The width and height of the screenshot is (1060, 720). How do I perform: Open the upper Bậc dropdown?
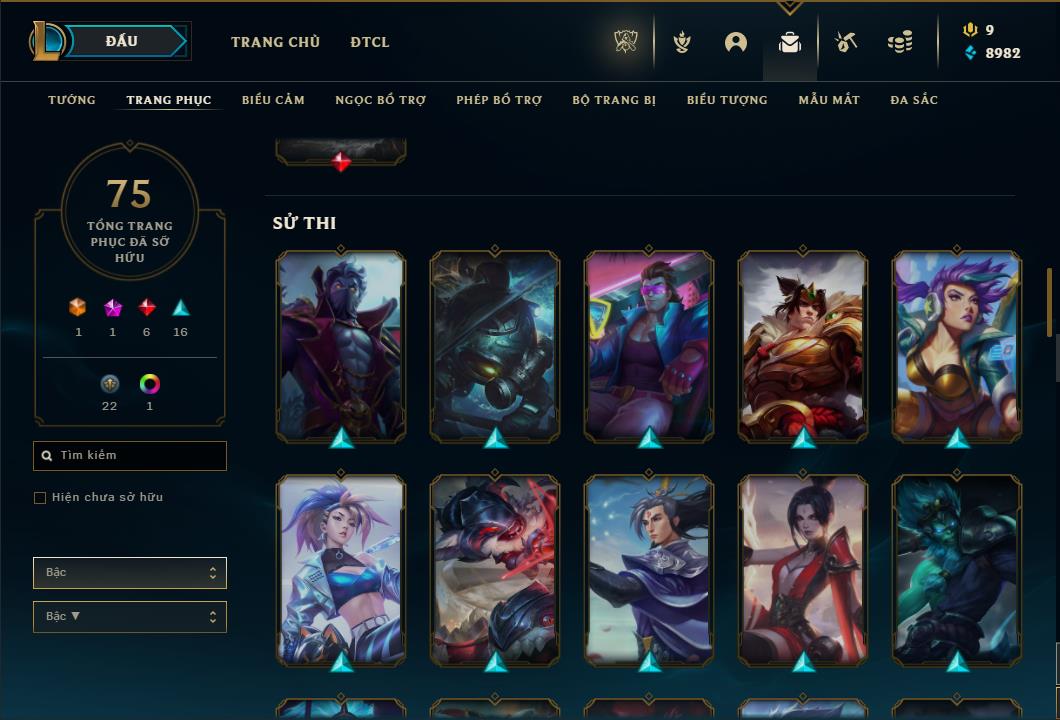130,573
